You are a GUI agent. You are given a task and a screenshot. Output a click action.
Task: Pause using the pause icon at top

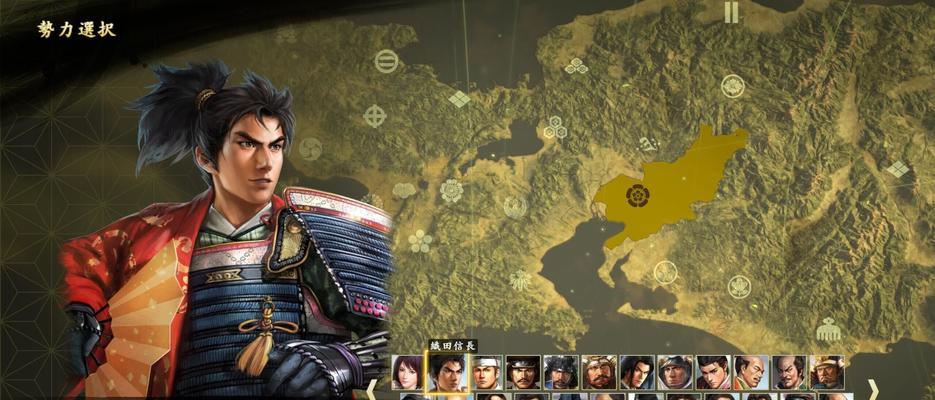click(731, 12)
